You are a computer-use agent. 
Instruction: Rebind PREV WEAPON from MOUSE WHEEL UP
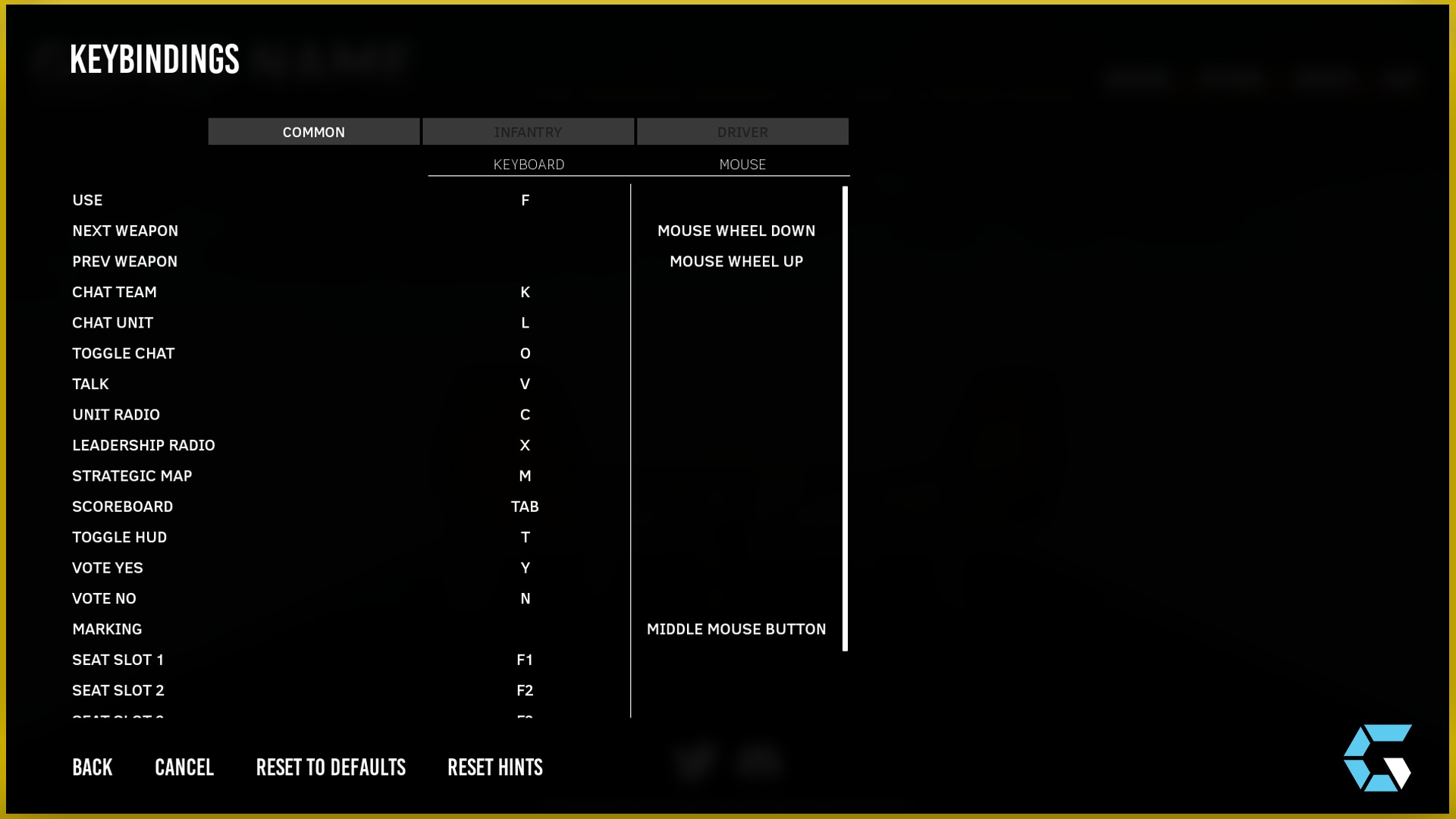(x=736, y=261)
